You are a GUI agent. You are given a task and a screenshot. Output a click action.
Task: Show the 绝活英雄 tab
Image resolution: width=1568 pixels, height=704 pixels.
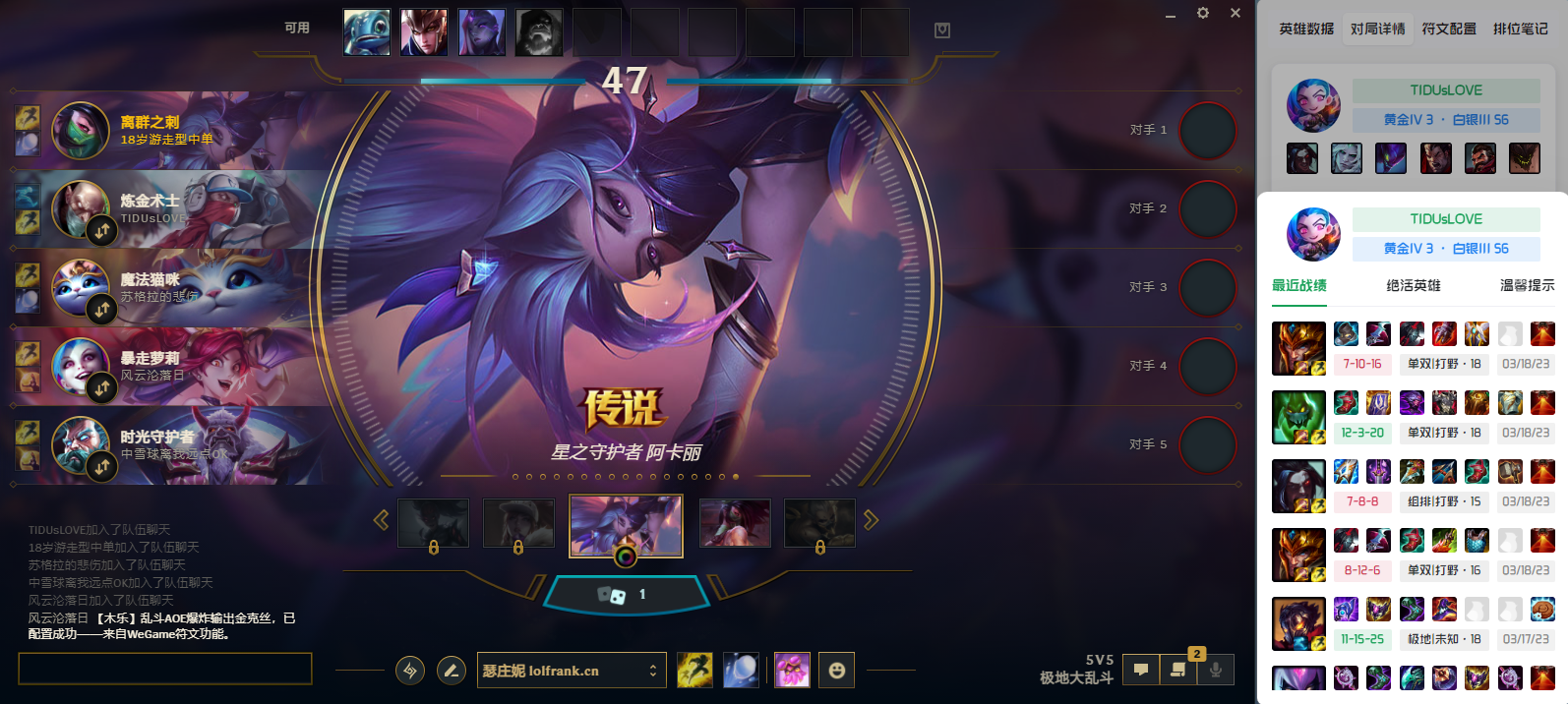[x=1413, y=286]
